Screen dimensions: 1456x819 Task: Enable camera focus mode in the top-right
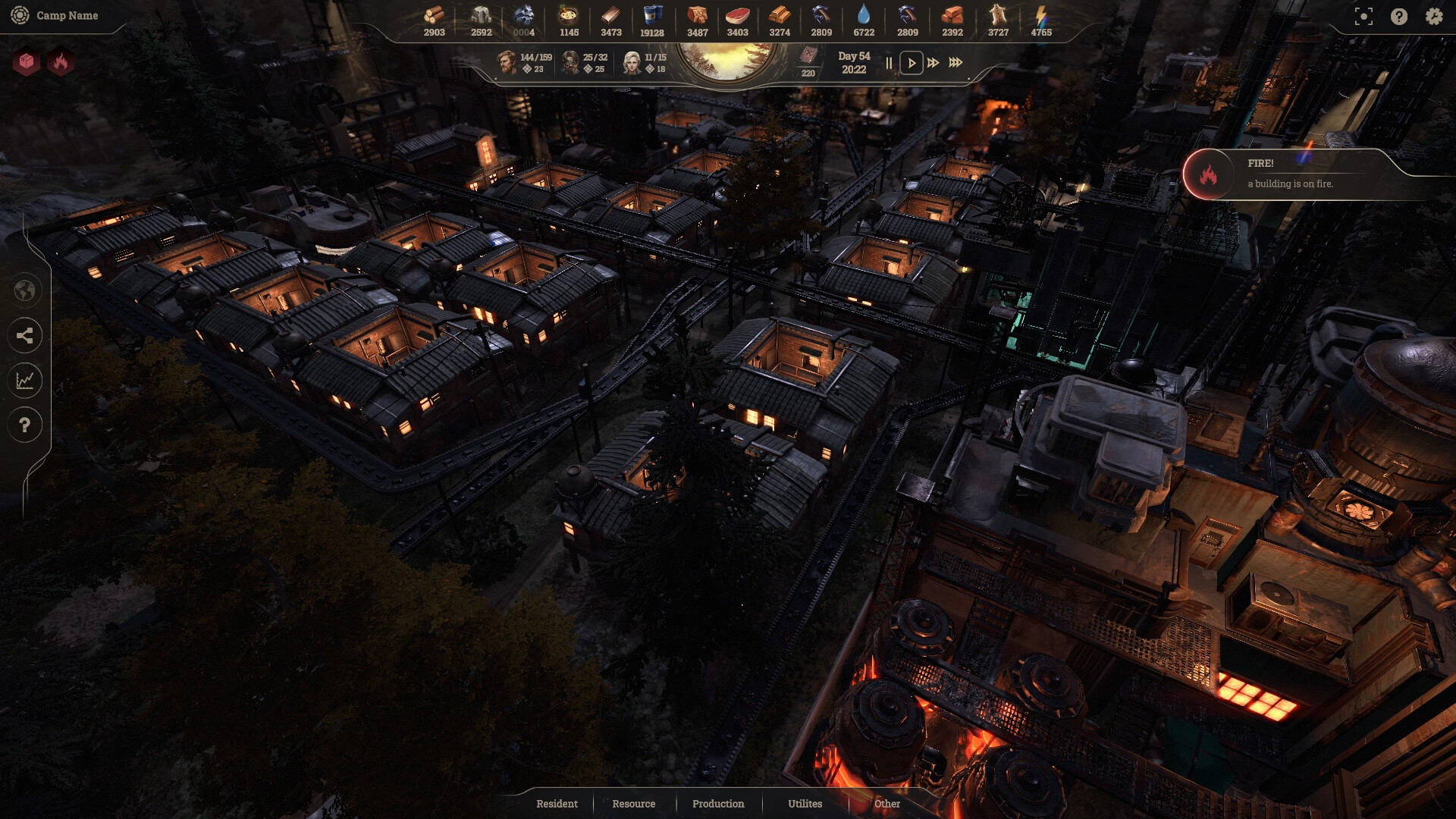[x=1363, y=17]
